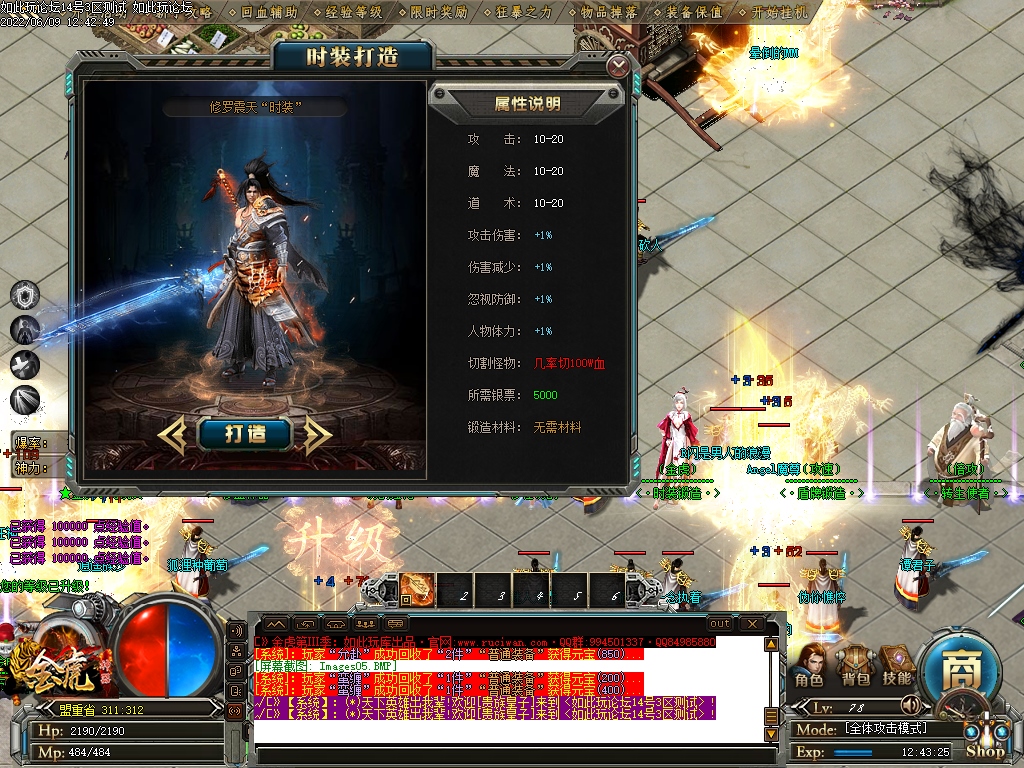Screen dimensions: 1024x768
Task: Close the 时装打造 window
Action: 619,66
